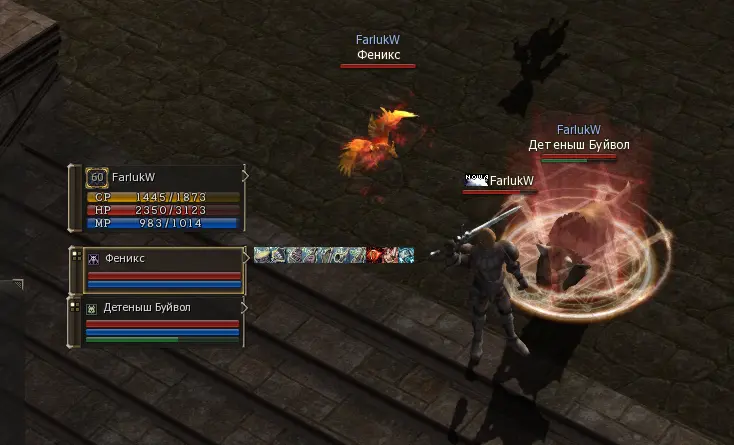Click the Детеныш Буйвол pet portrait icon
Screen dimensions: 734x445
pos(92,309)
